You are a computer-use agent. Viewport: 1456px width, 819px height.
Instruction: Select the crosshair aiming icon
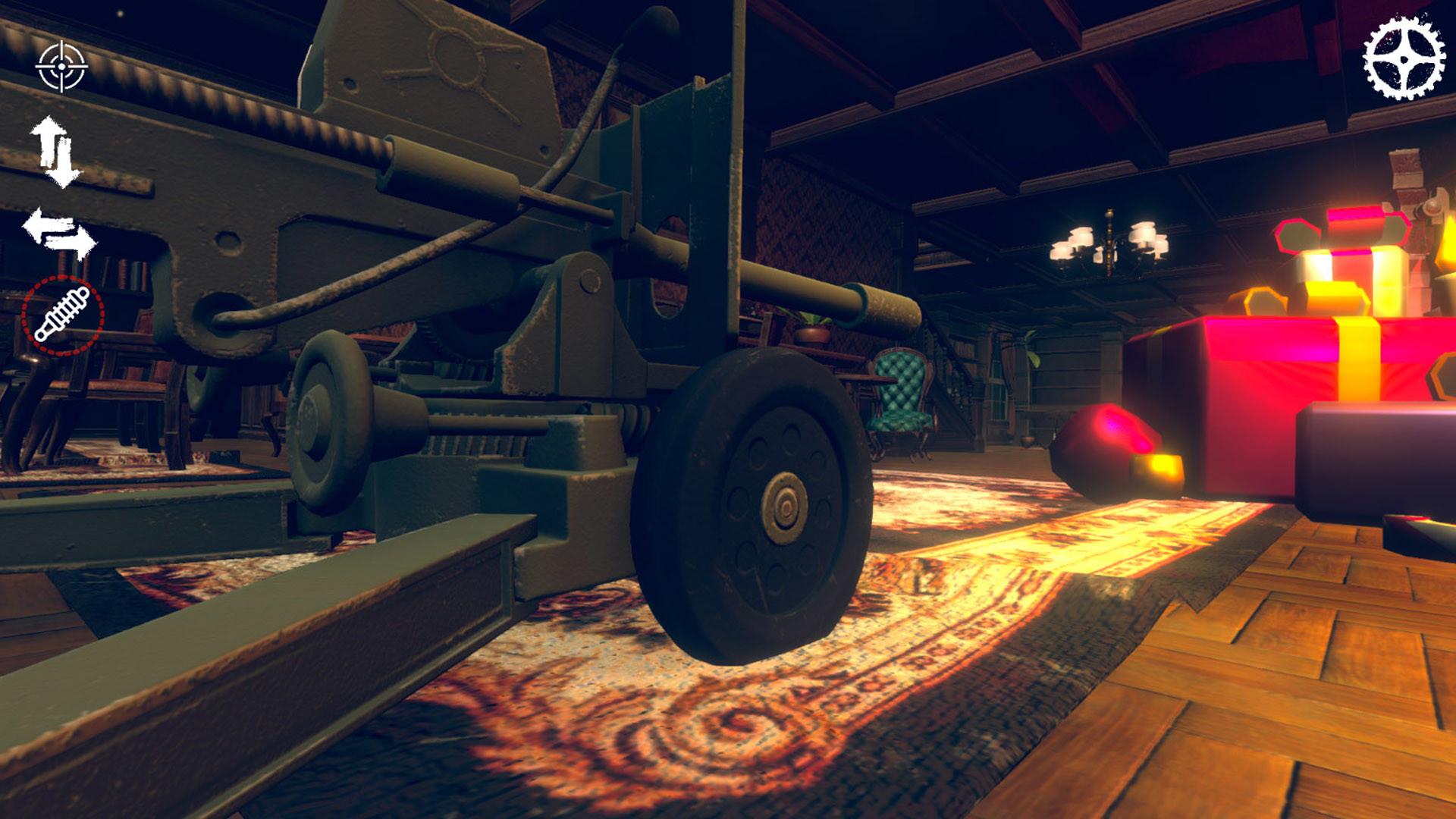pyautogui.click(x=64, y=65)
